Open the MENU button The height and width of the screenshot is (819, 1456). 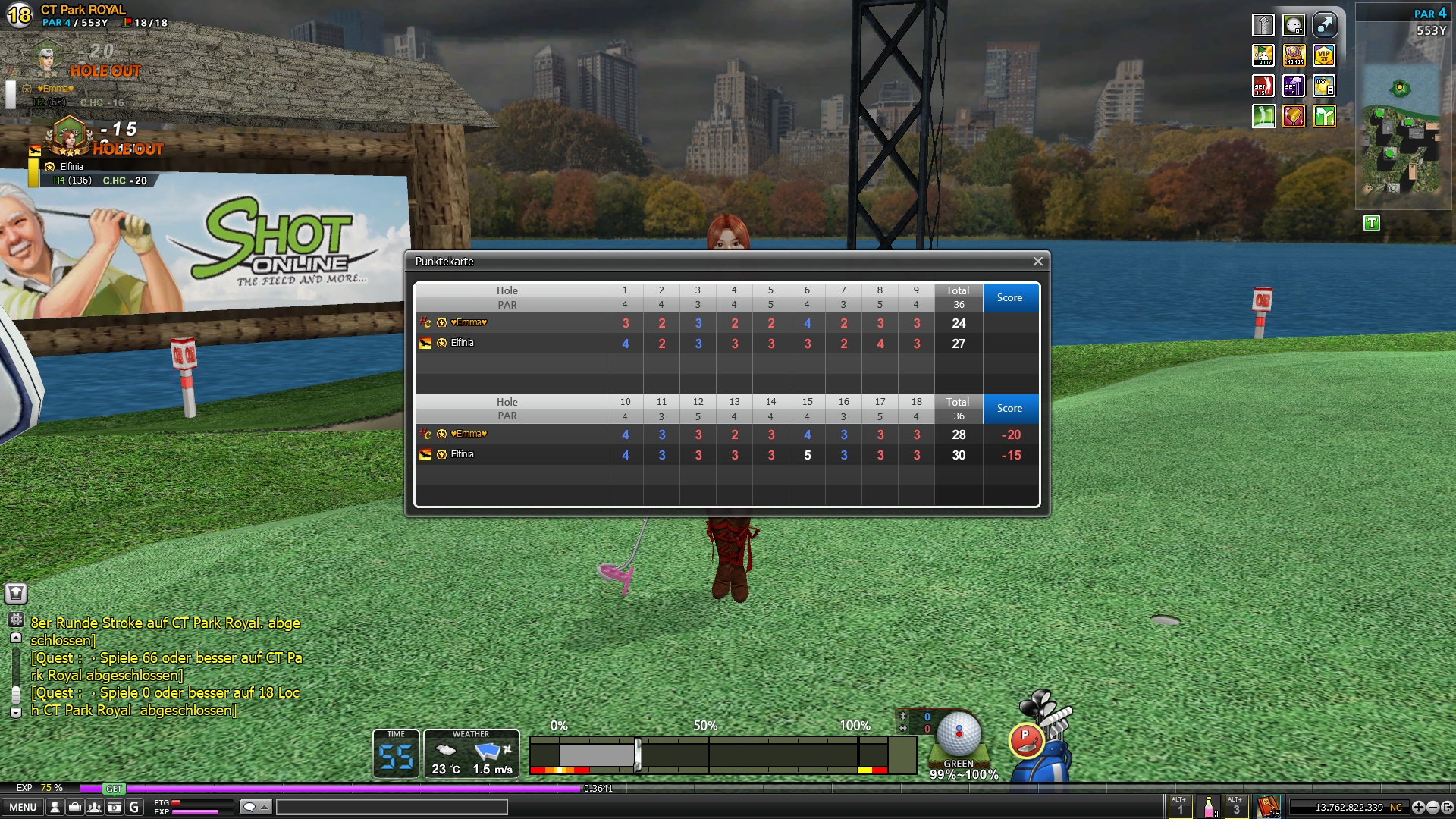23,807
